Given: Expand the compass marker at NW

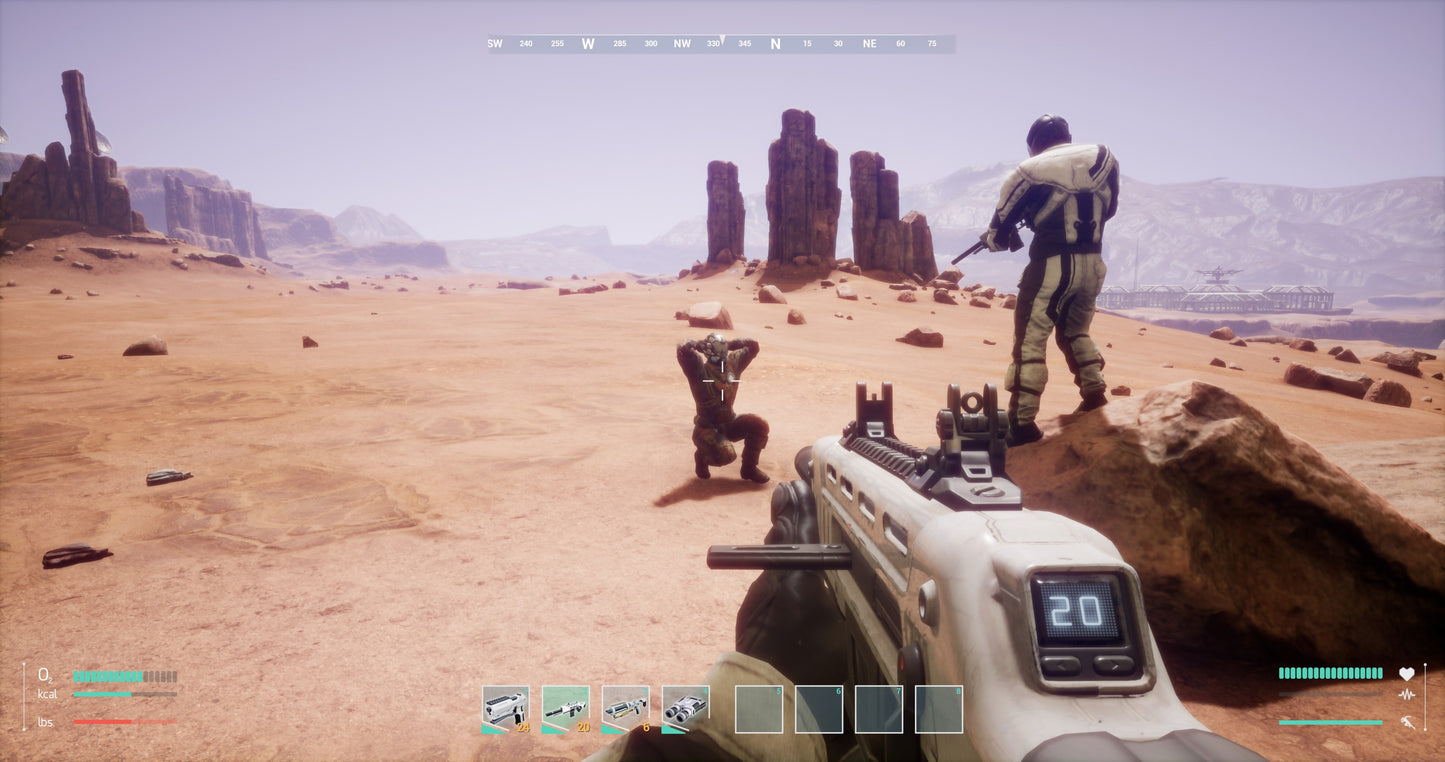Looking at the screenshot, I should click(x=681, y=43).
